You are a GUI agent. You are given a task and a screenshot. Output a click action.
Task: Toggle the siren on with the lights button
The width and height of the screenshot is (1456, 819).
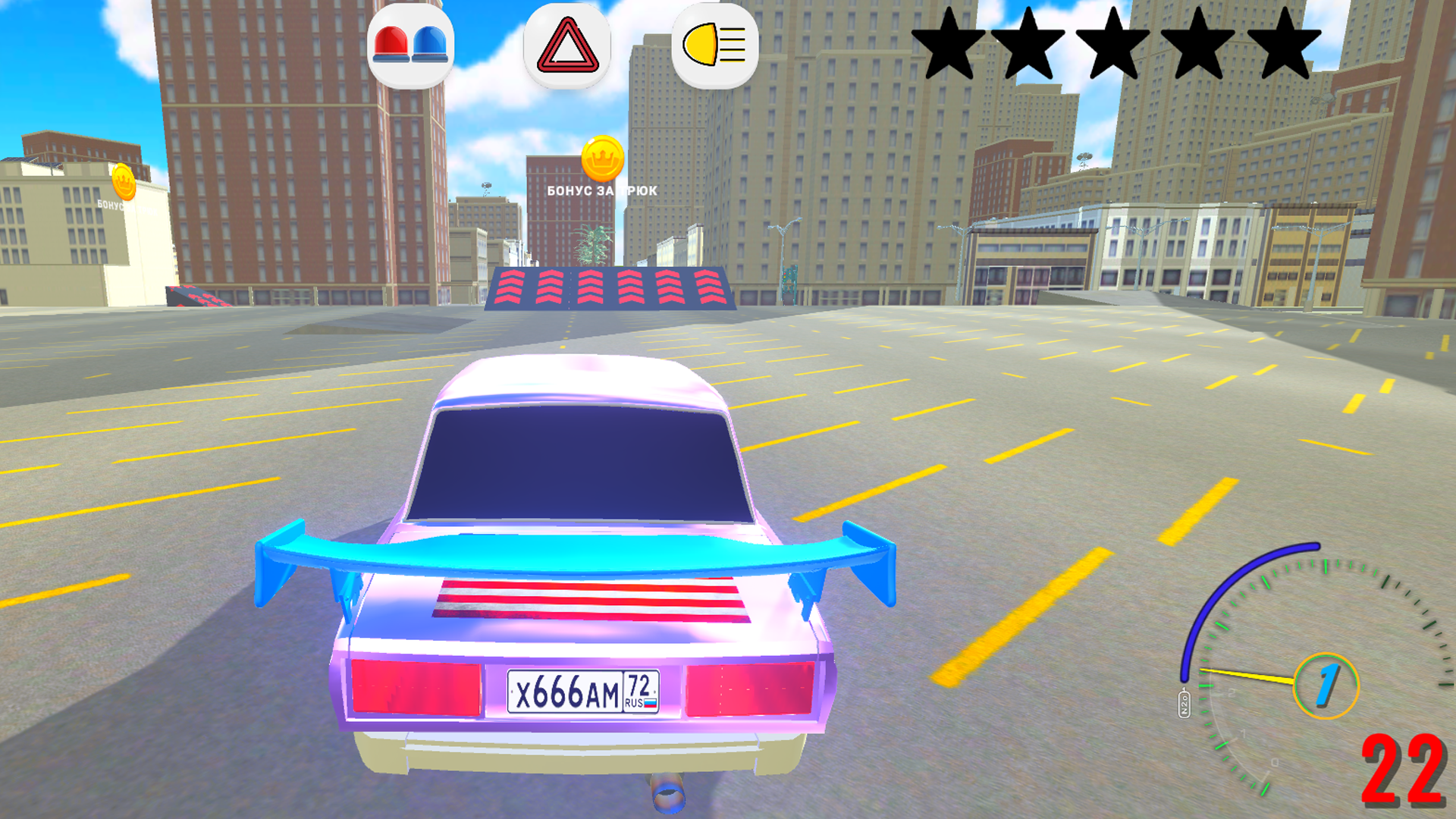pyautogui.click(x=413, y=43)
